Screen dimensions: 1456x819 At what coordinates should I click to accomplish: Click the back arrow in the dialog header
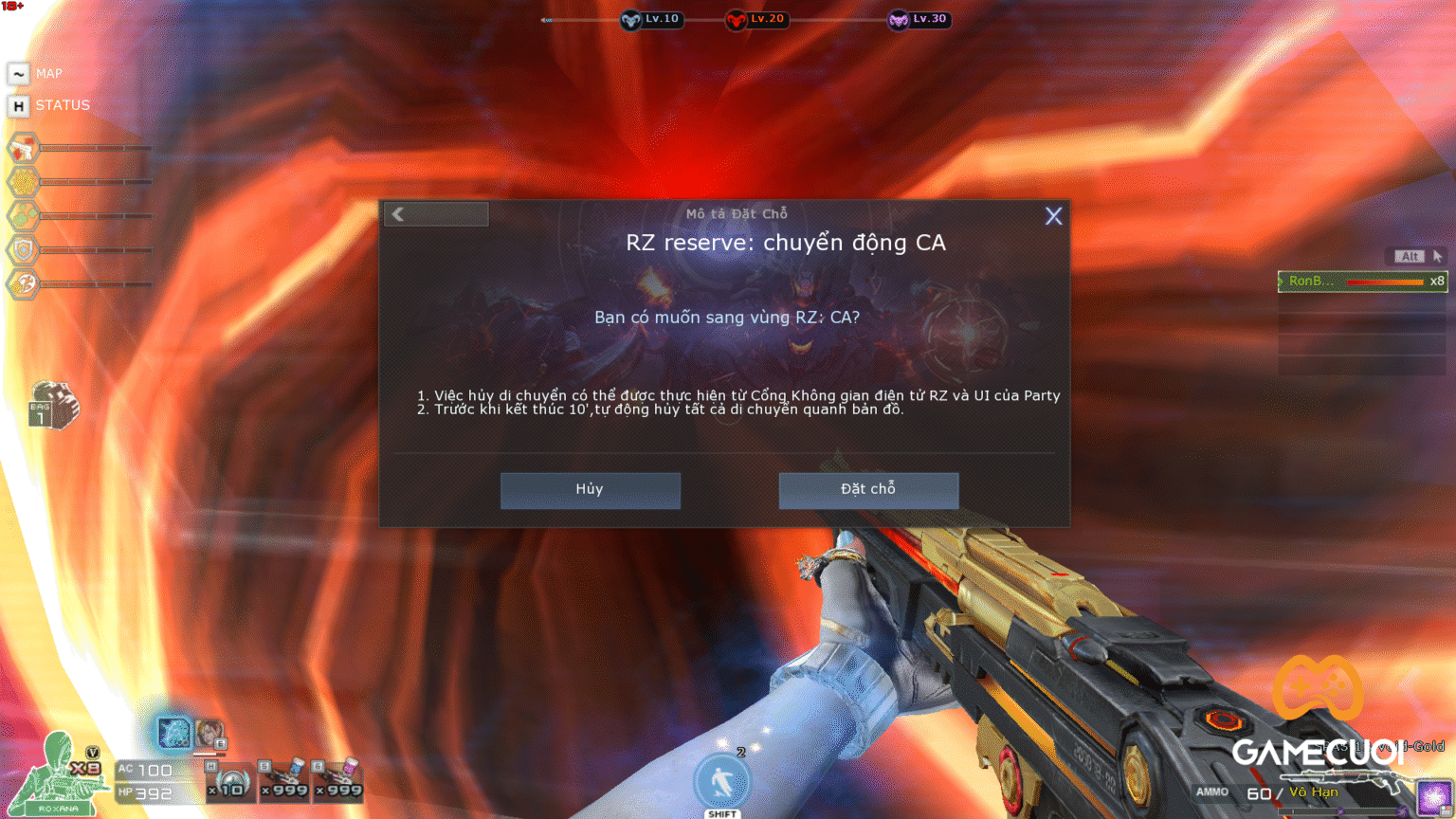click(398, 214)
